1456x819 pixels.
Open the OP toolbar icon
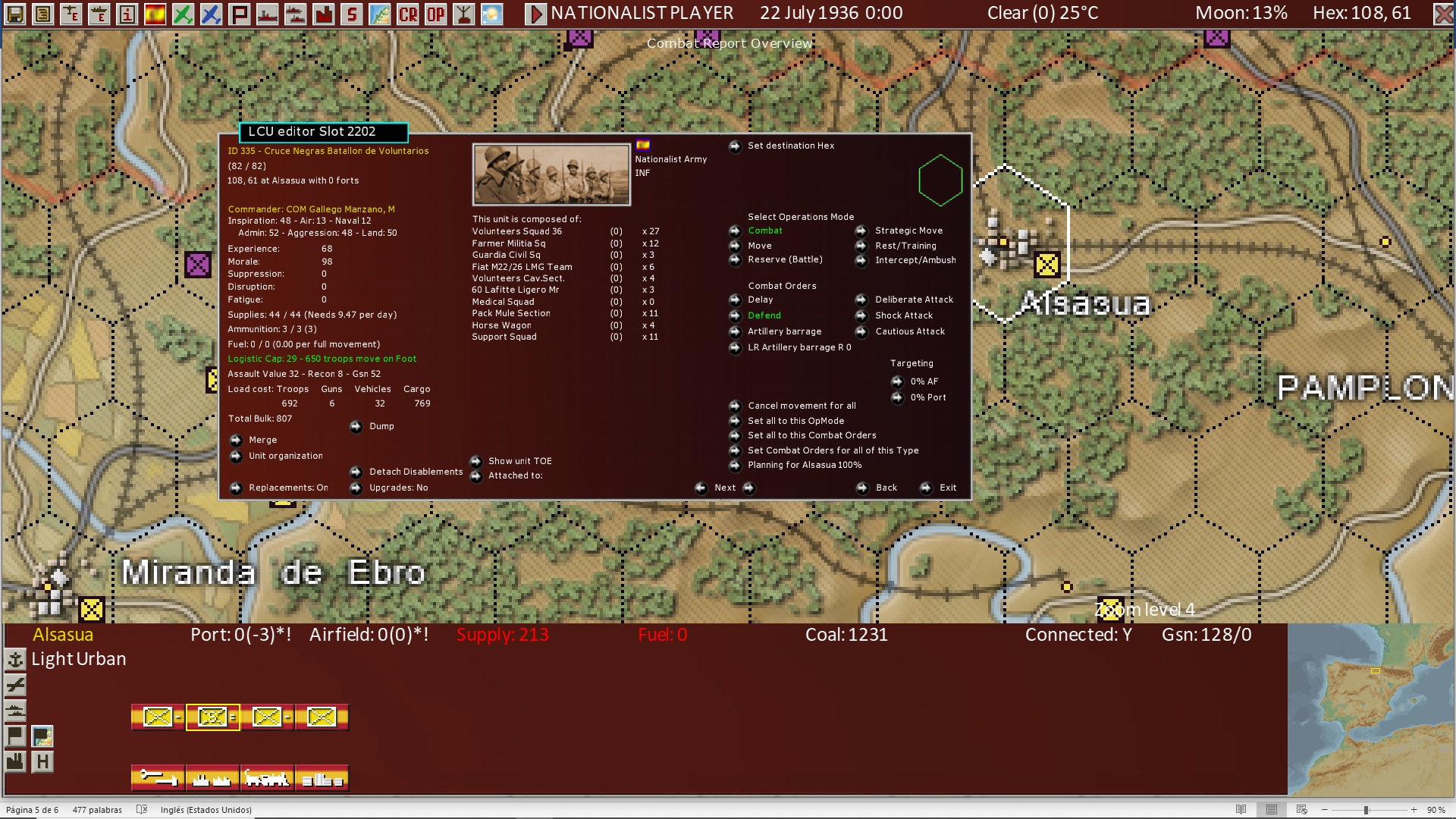coord(436,13)
